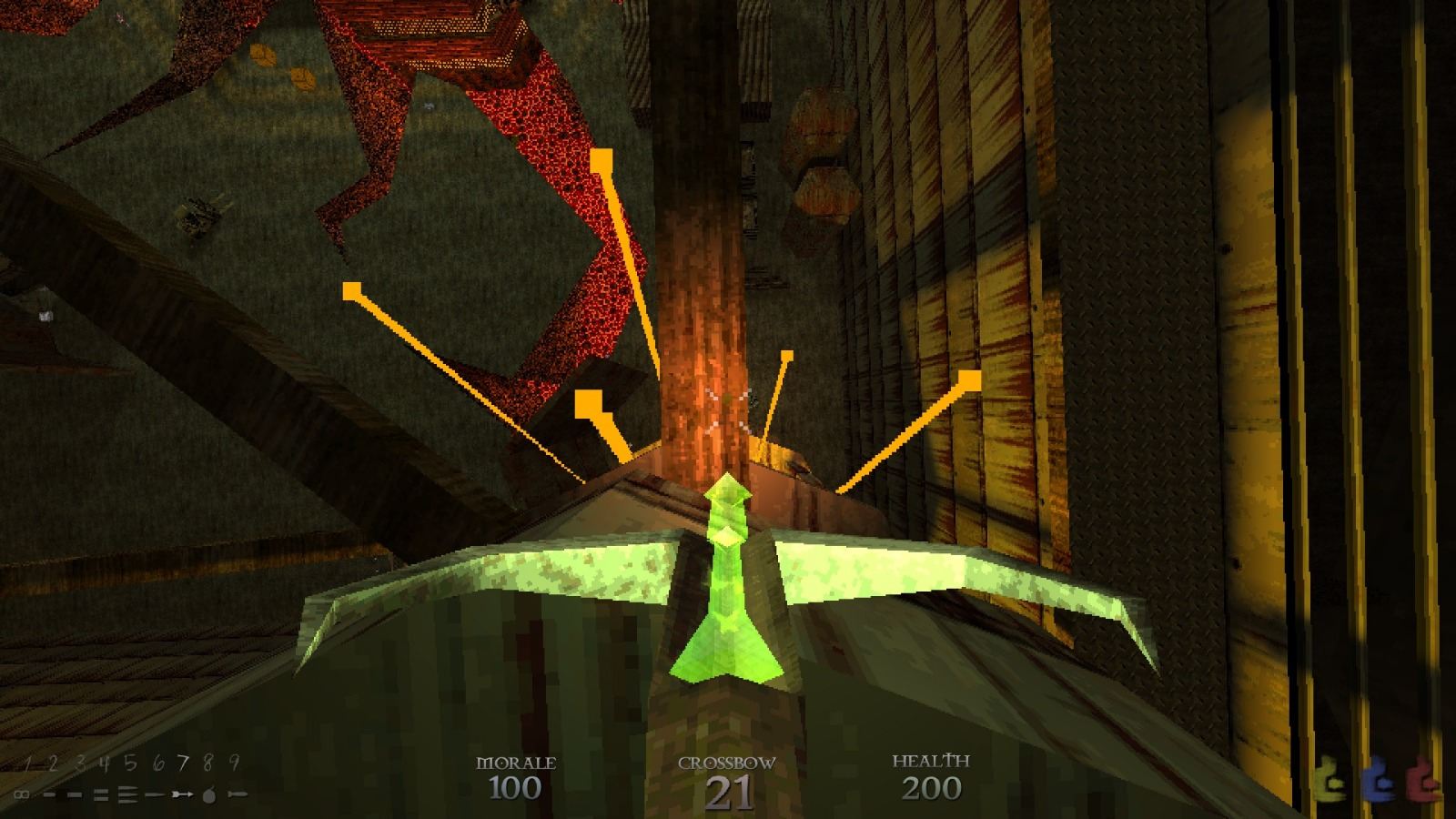Click the double-bar ammo icon under slot 4
This screenshot has height=819, width=1456.
pyautogui.click(x=100, y=794)
